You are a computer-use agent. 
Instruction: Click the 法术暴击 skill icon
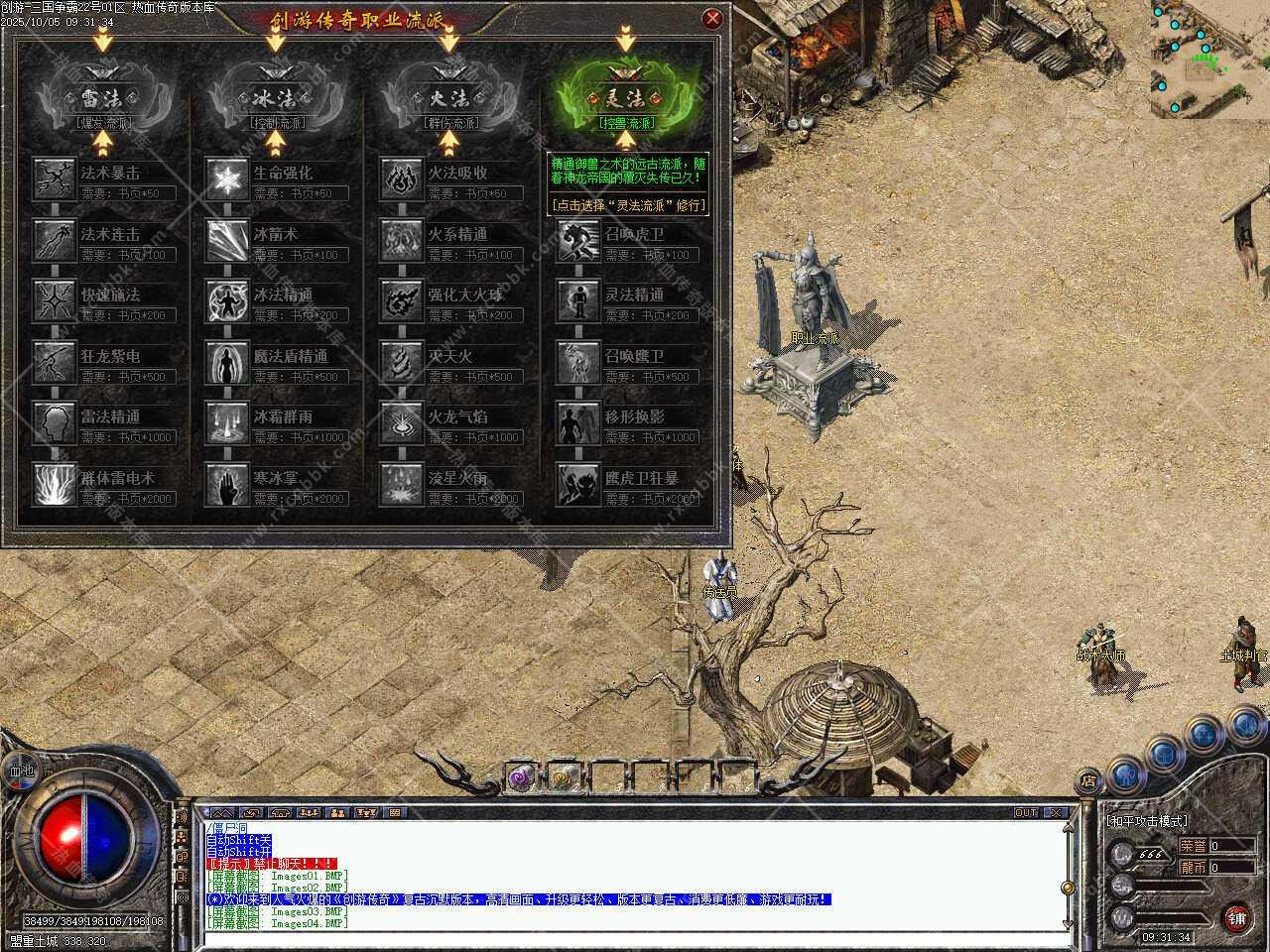click(54, 179)
